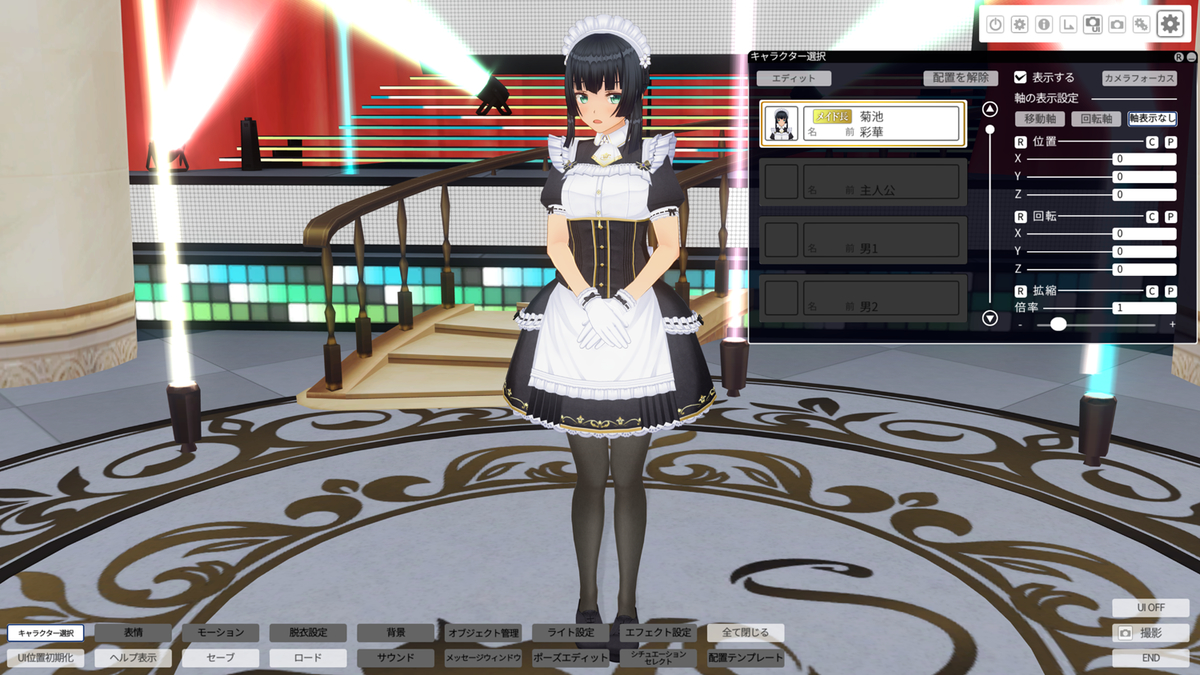Viewport: 1200px width, 675px height.
Task: Take a screenshot with 撮影 button
Action: pos(1150,633)
